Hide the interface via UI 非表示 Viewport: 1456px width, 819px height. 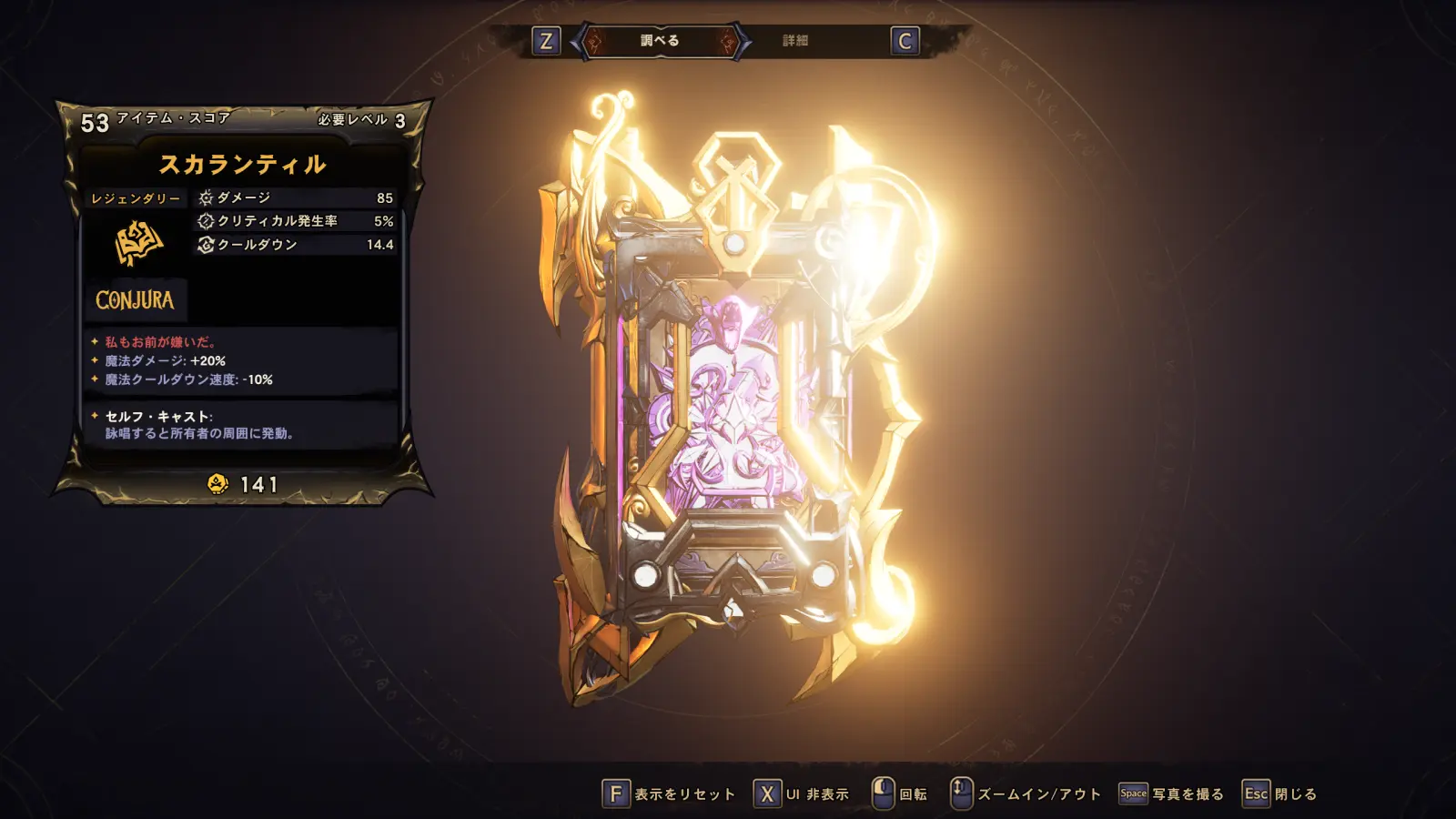click(802, 794)
